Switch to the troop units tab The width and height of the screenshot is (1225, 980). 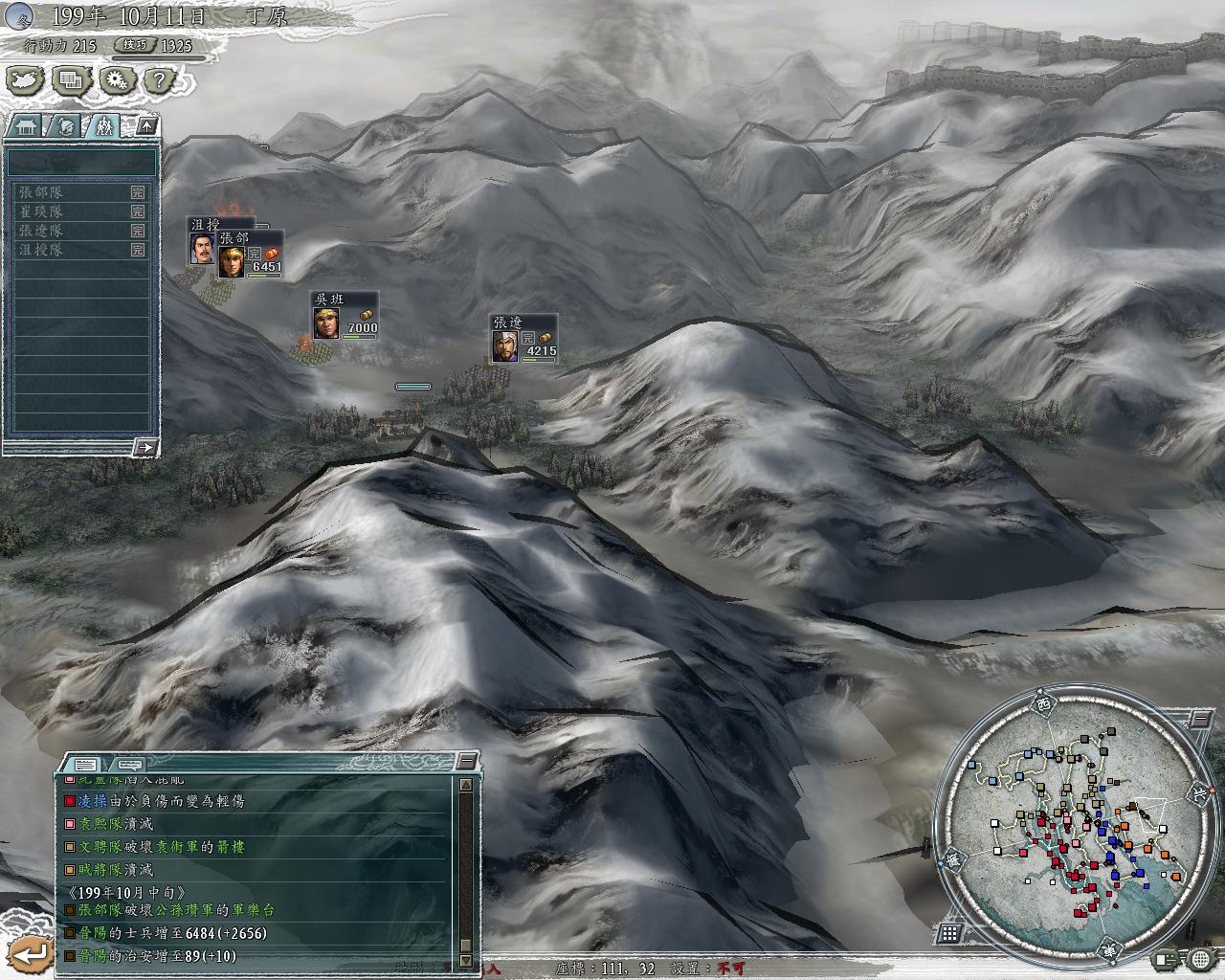[104, 125]
